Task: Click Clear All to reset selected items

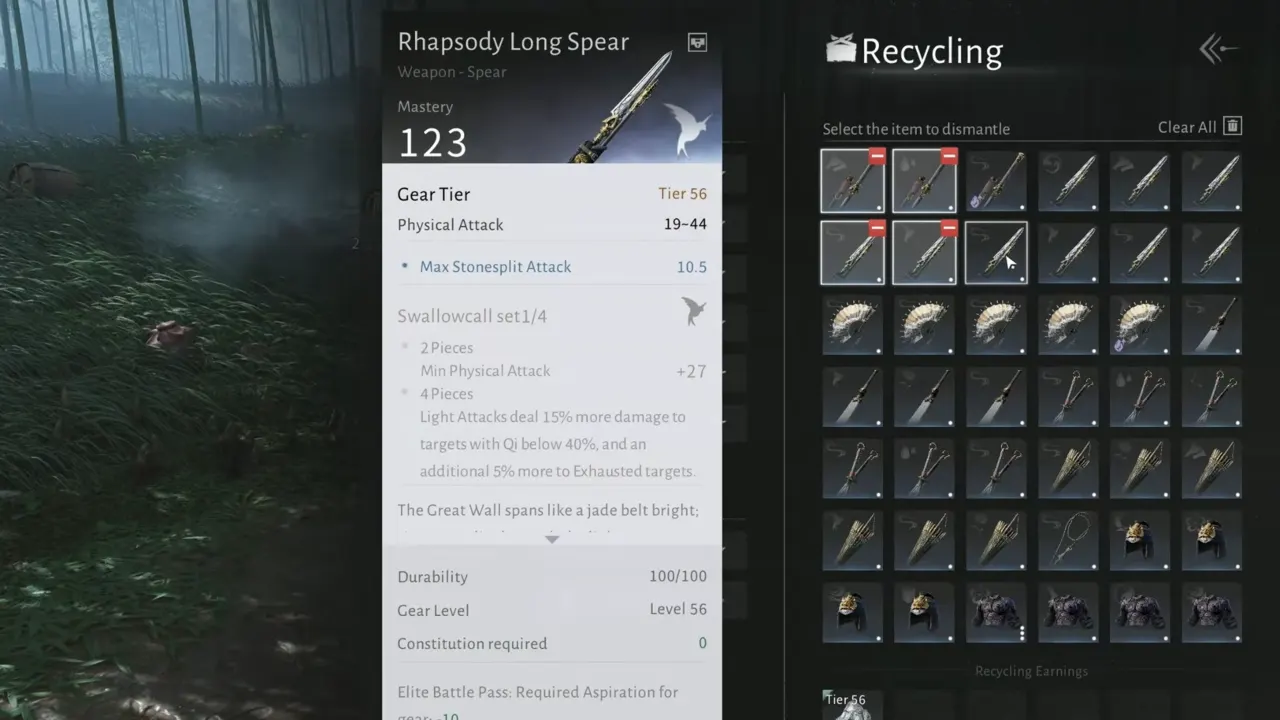Action: tap(1186, 127)
